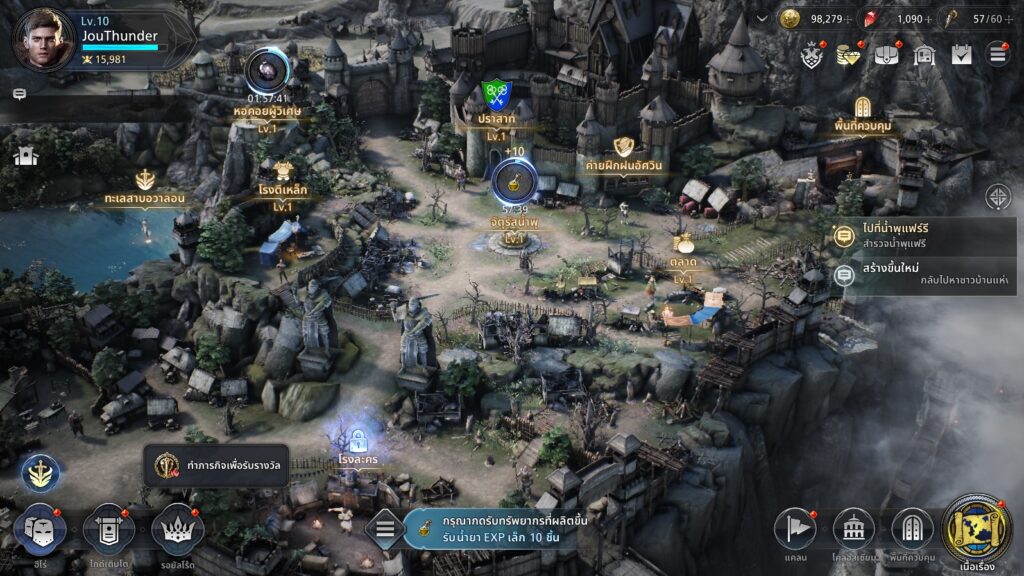This screenshot has height=576, width=1024.
Task: Add more gold coins with the plus
Action: tap(849, 19)
